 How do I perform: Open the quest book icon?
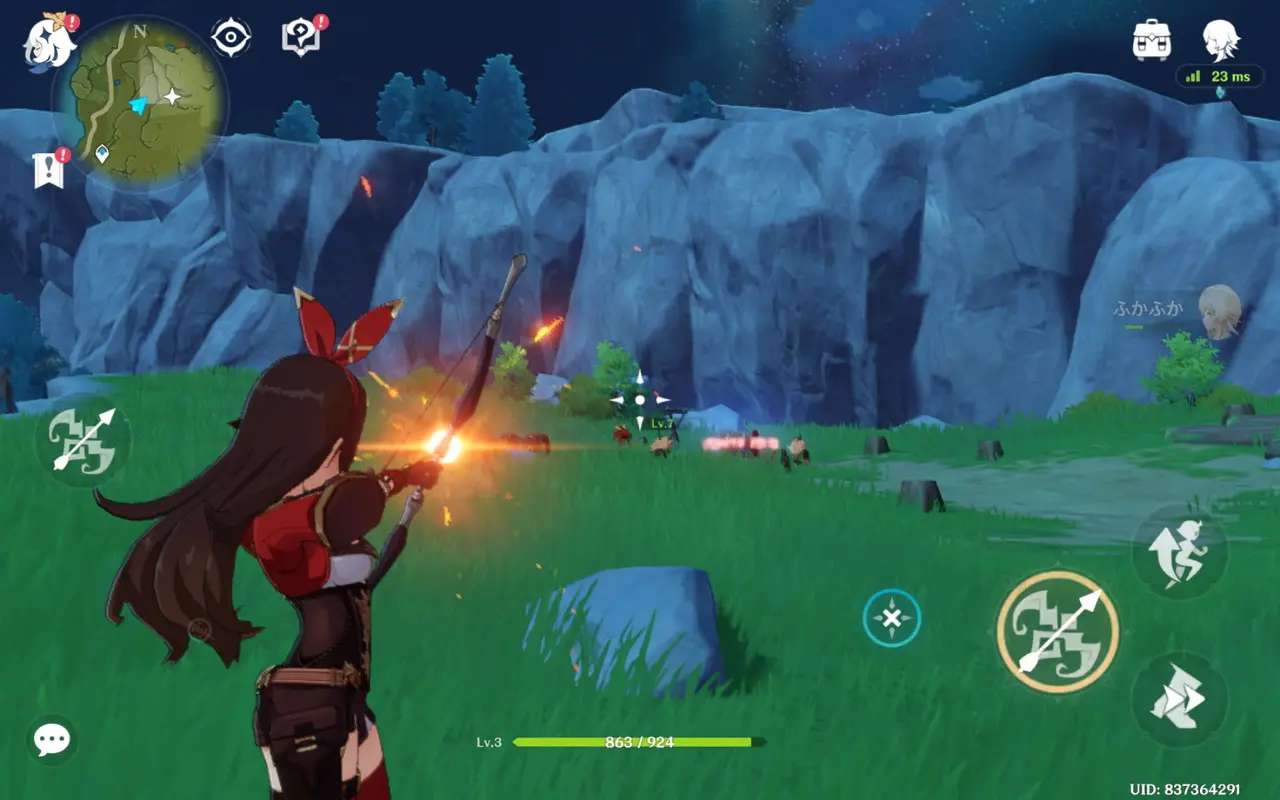[x=300, y=38]
